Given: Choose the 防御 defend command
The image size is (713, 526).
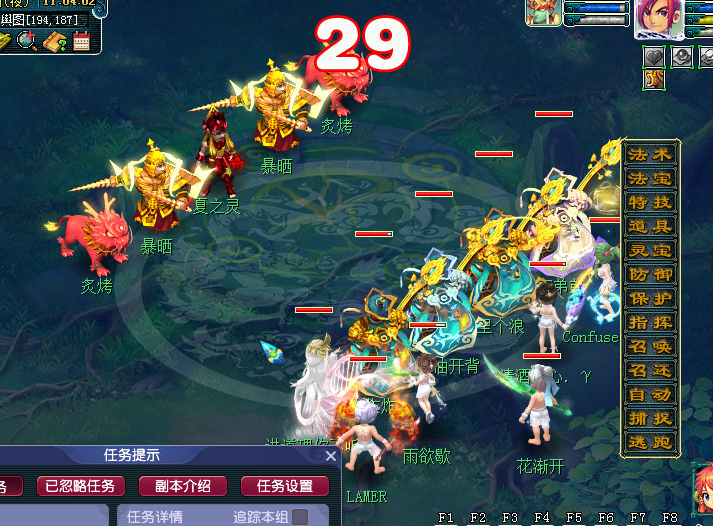Looking at the screenshot, I should point(650,275).
